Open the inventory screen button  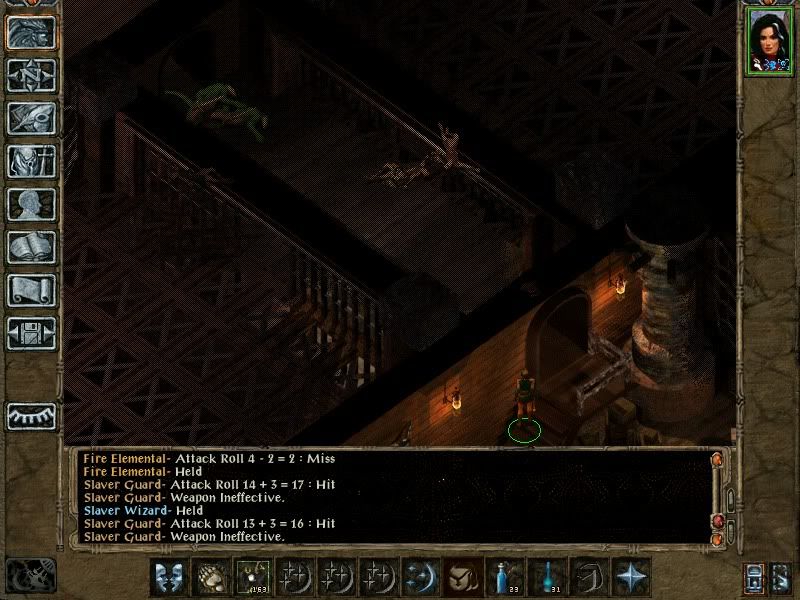(31, 161)
